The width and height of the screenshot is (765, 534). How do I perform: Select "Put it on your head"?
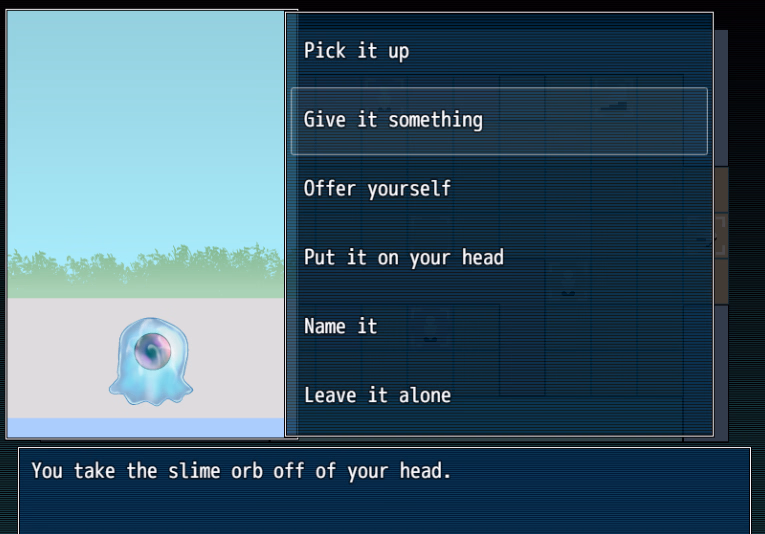403,257
